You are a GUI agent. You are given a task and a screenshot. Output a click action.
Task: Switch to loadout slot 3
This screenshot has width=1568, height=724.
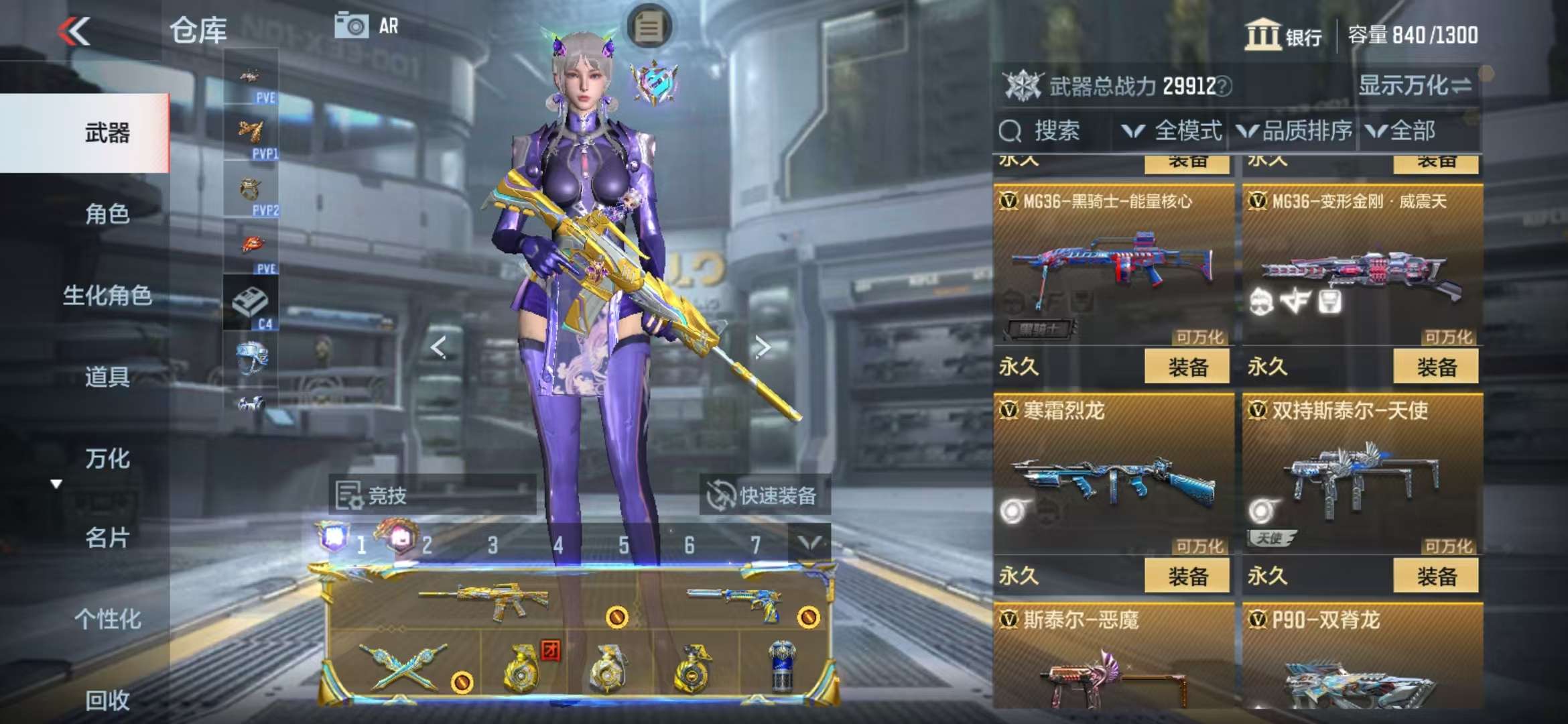point(493,545)
